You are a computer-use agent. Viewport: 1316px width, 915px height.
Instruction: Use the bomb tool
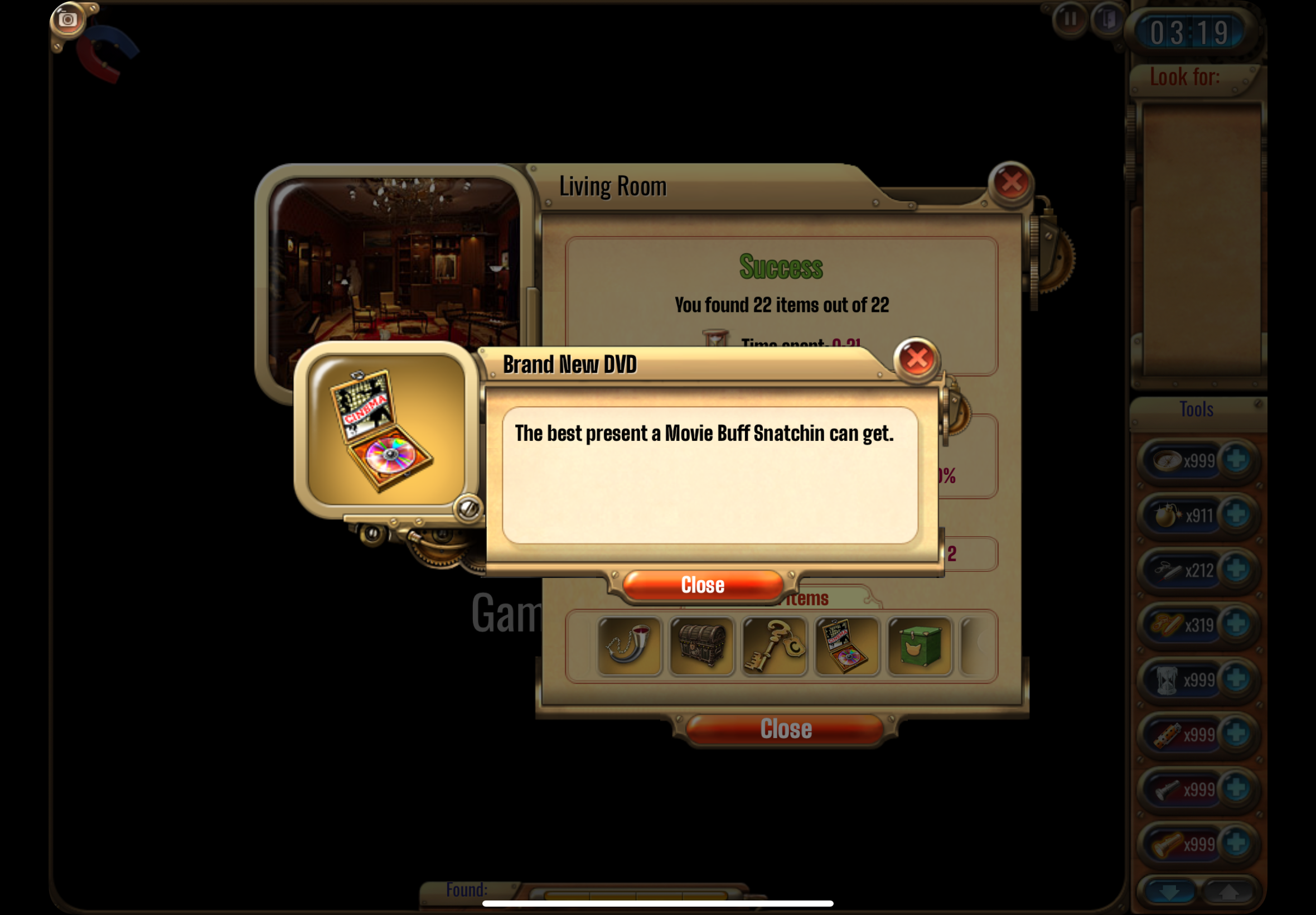coord(1167,515)
